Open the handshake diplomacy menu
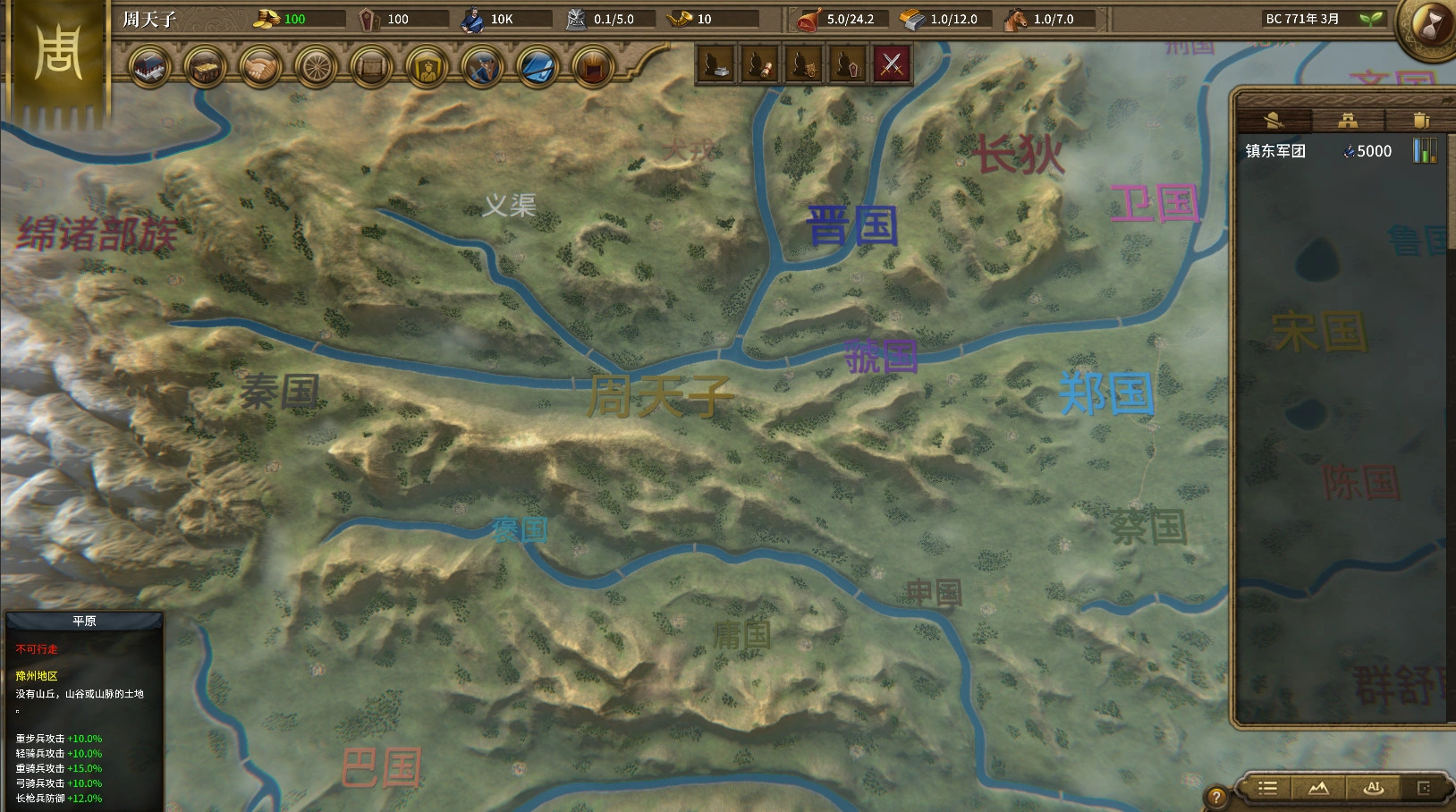The width and height of the screenshot is (1456, 812). pyautogui.click(x=260, y=67)
